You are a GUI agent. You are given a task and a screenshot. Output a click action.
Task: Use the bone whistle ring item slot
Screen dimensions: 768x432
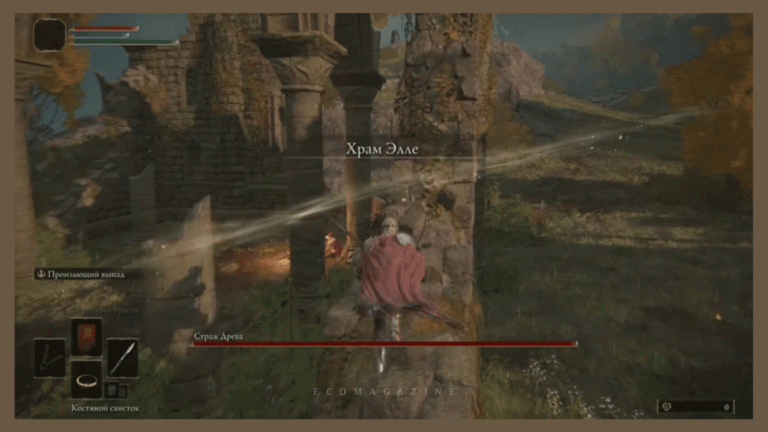pyautogui.click(x=86, y=380)
